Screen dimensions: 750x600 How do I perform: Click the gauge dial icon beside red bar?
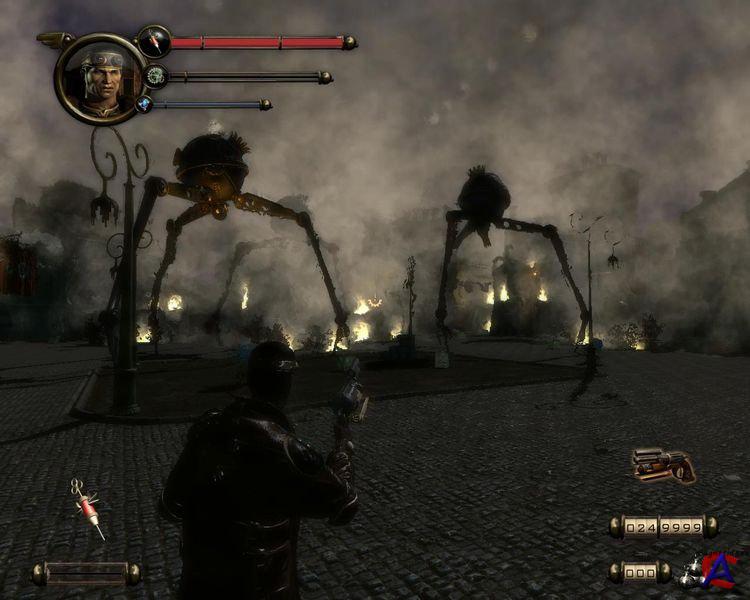coord(153,42)
